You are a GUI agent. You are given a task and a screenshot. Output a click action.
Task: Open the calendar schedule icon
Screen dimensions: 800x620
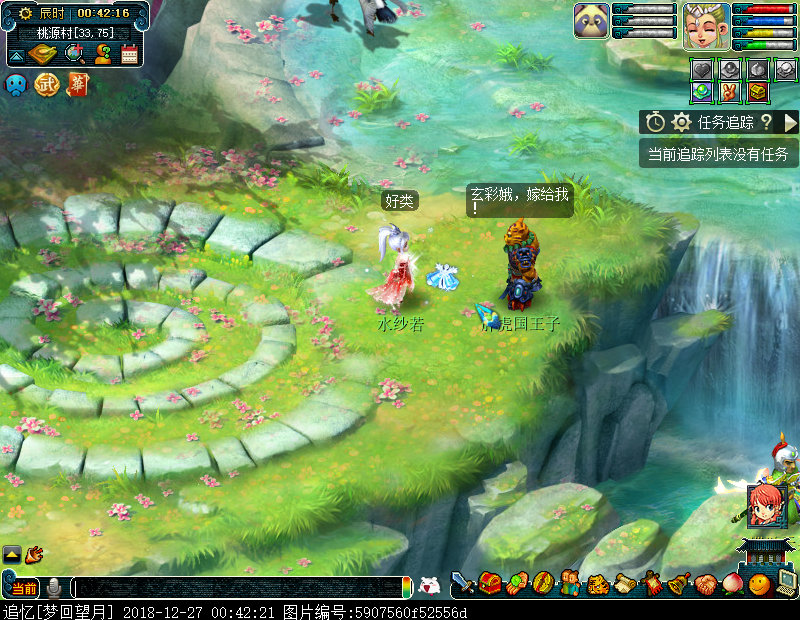(x=129, y=54)
